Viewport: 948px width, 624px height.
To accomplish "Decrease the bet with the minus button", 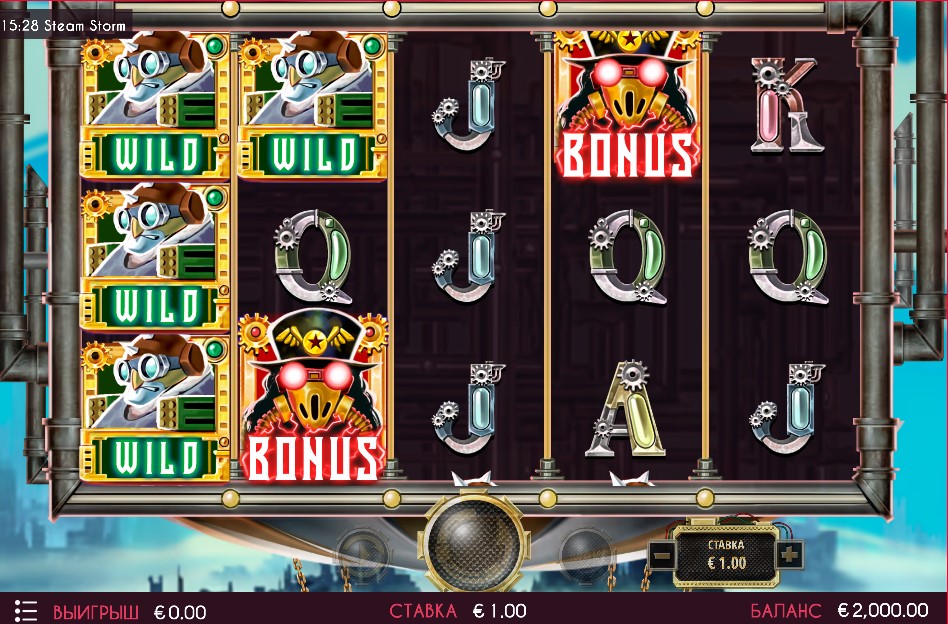I will tap(662, 554).
